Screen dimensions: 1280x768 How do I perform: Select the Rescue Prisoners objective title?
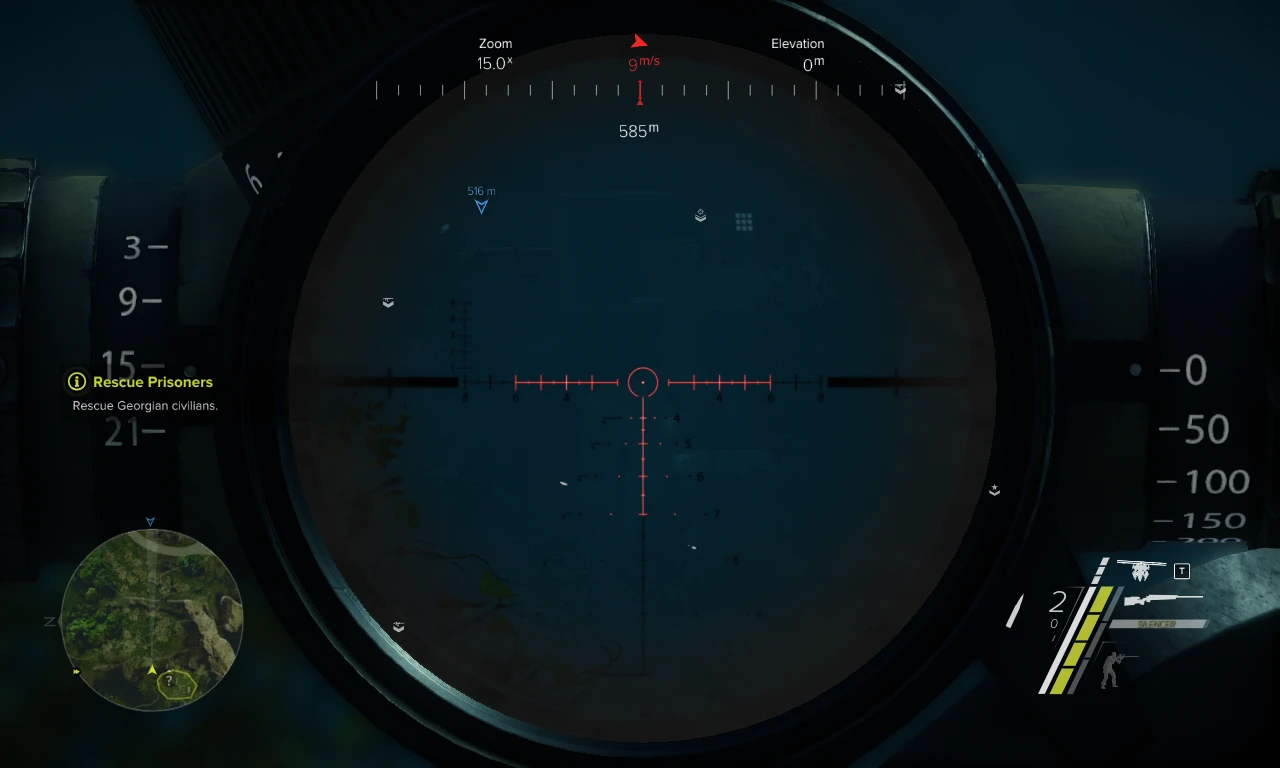tap(154, 382)
